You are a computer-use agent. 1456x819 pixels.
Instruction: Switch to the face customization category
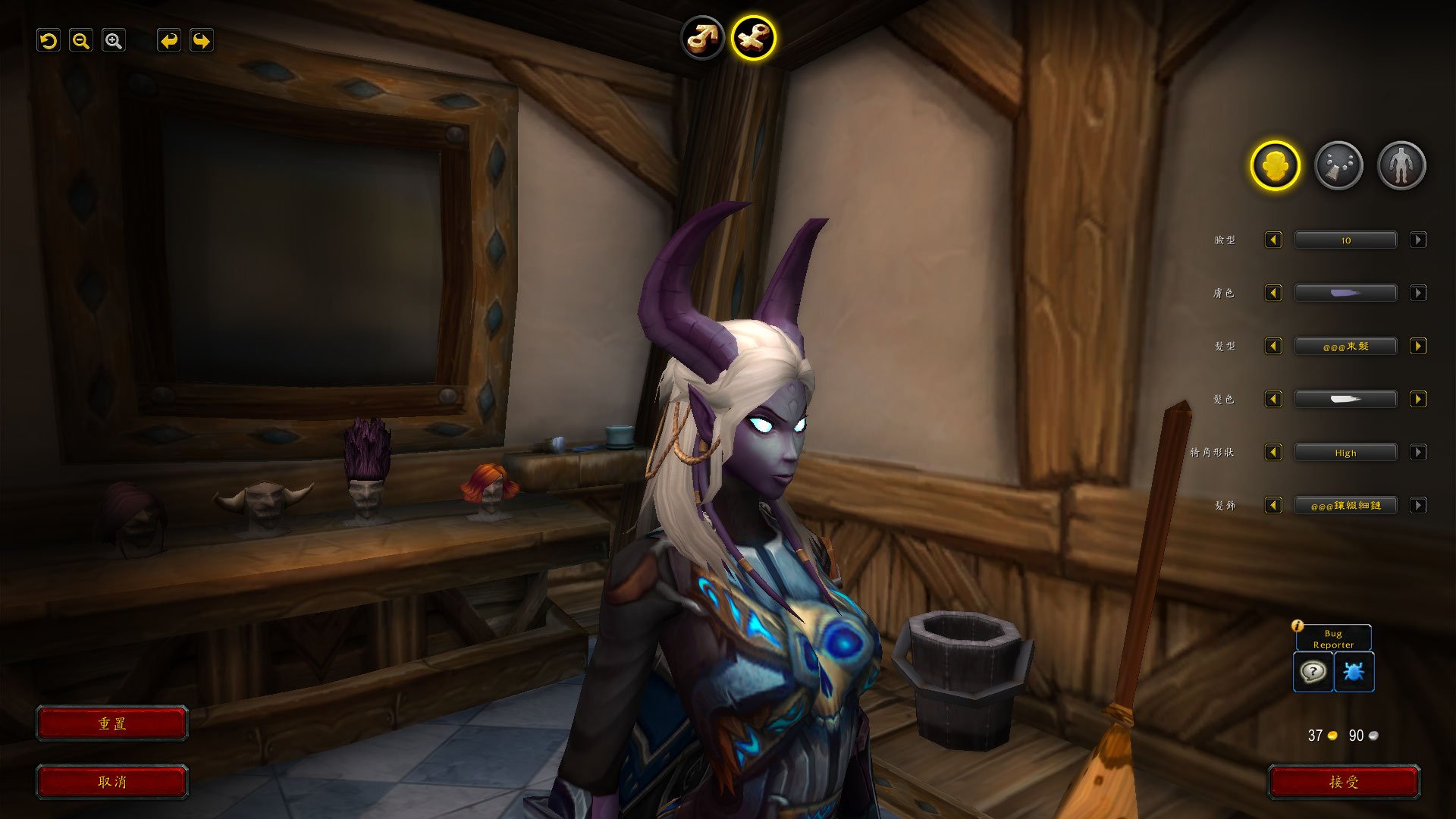(1275, 165)
